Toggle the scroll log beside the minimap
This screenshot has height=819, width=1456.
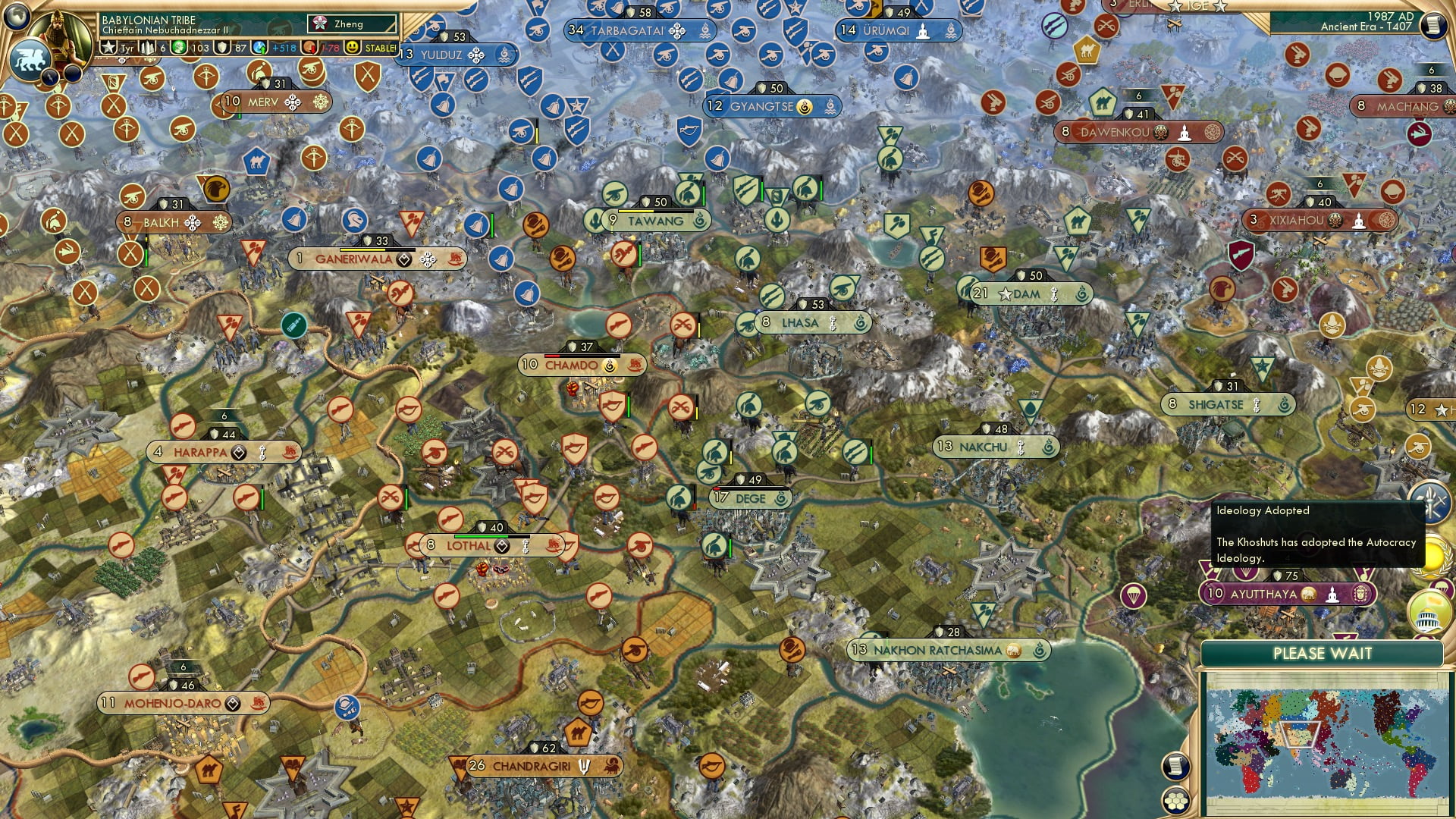(x=1176, y=767)
